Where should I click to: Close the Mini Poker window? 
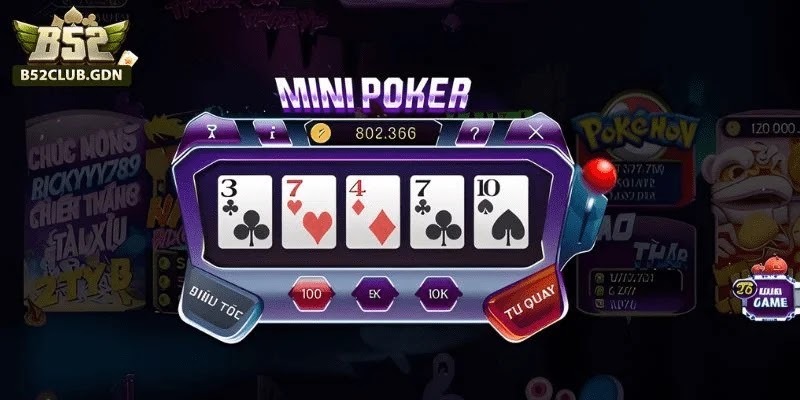point(537,131)
